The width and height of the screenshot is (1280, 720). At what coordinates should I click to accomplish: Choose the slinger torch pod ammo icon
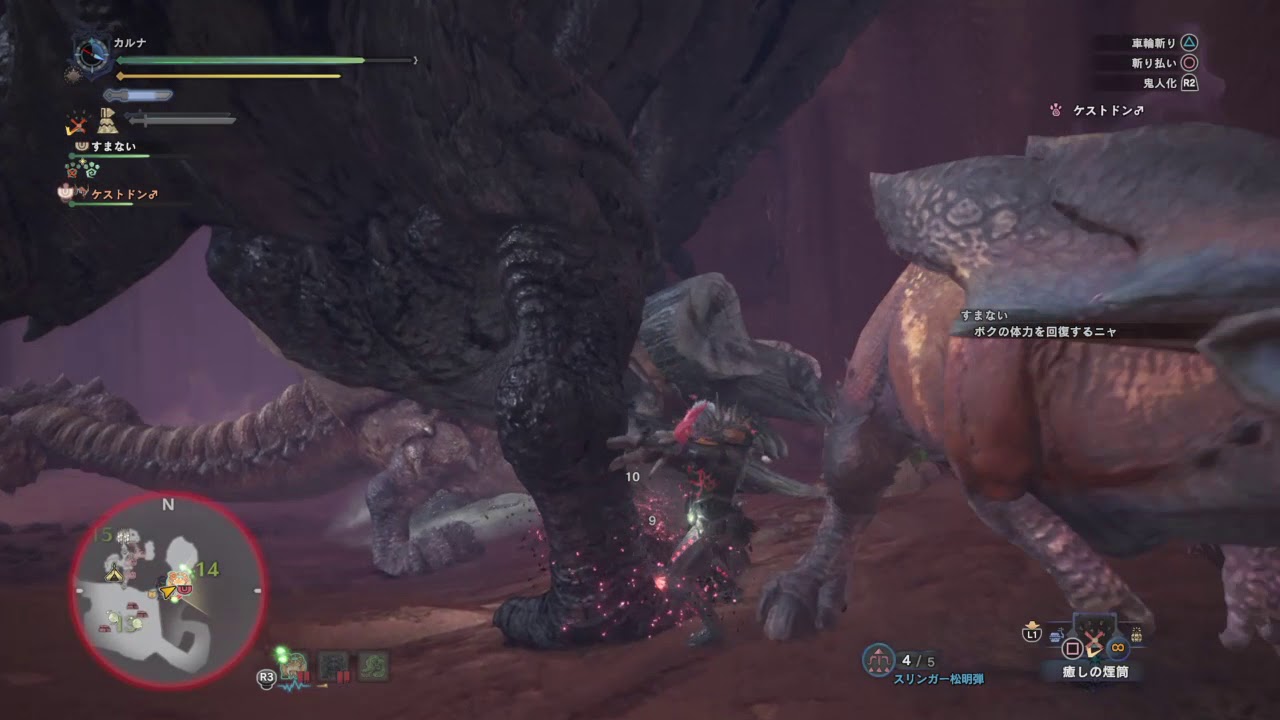[x=878, y=660]
